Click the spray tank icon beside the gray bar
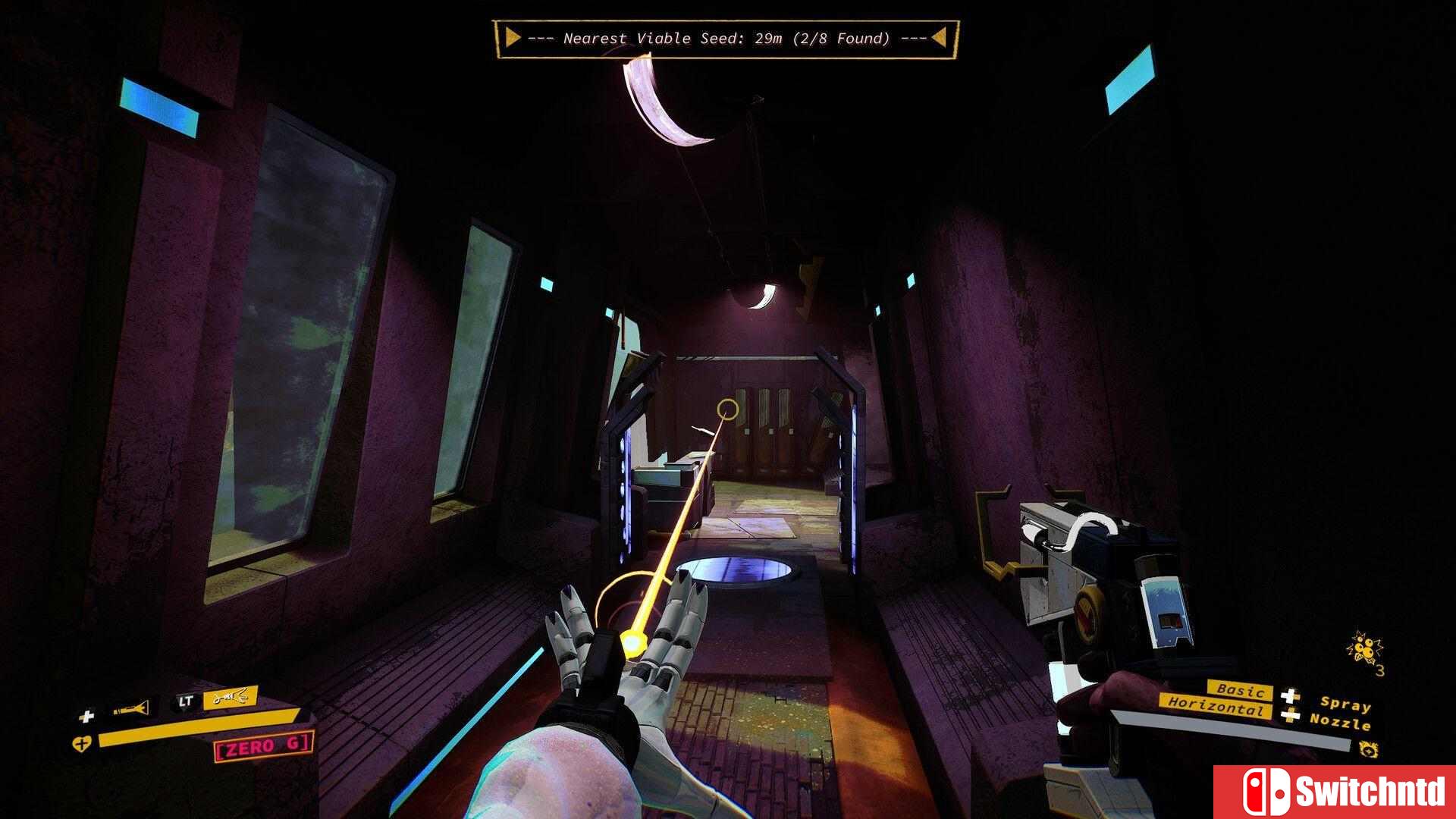The image size is (1456, 819). pyautogui.click(x=1368, y=749)
